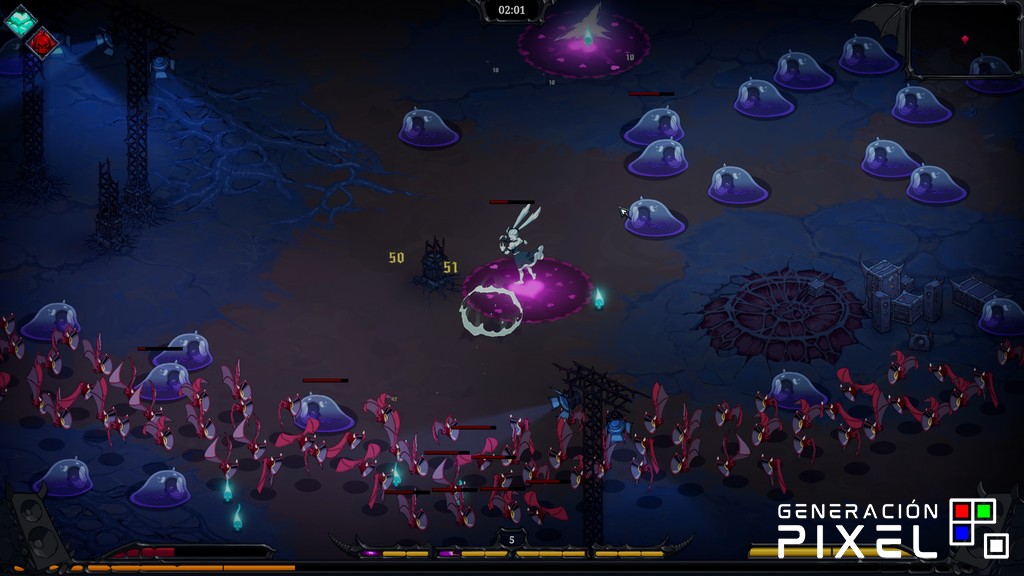The width and height of the screenshot is (1024, 576).
Task: Click the teal heart diamond icon
Action: coord(20,20)
